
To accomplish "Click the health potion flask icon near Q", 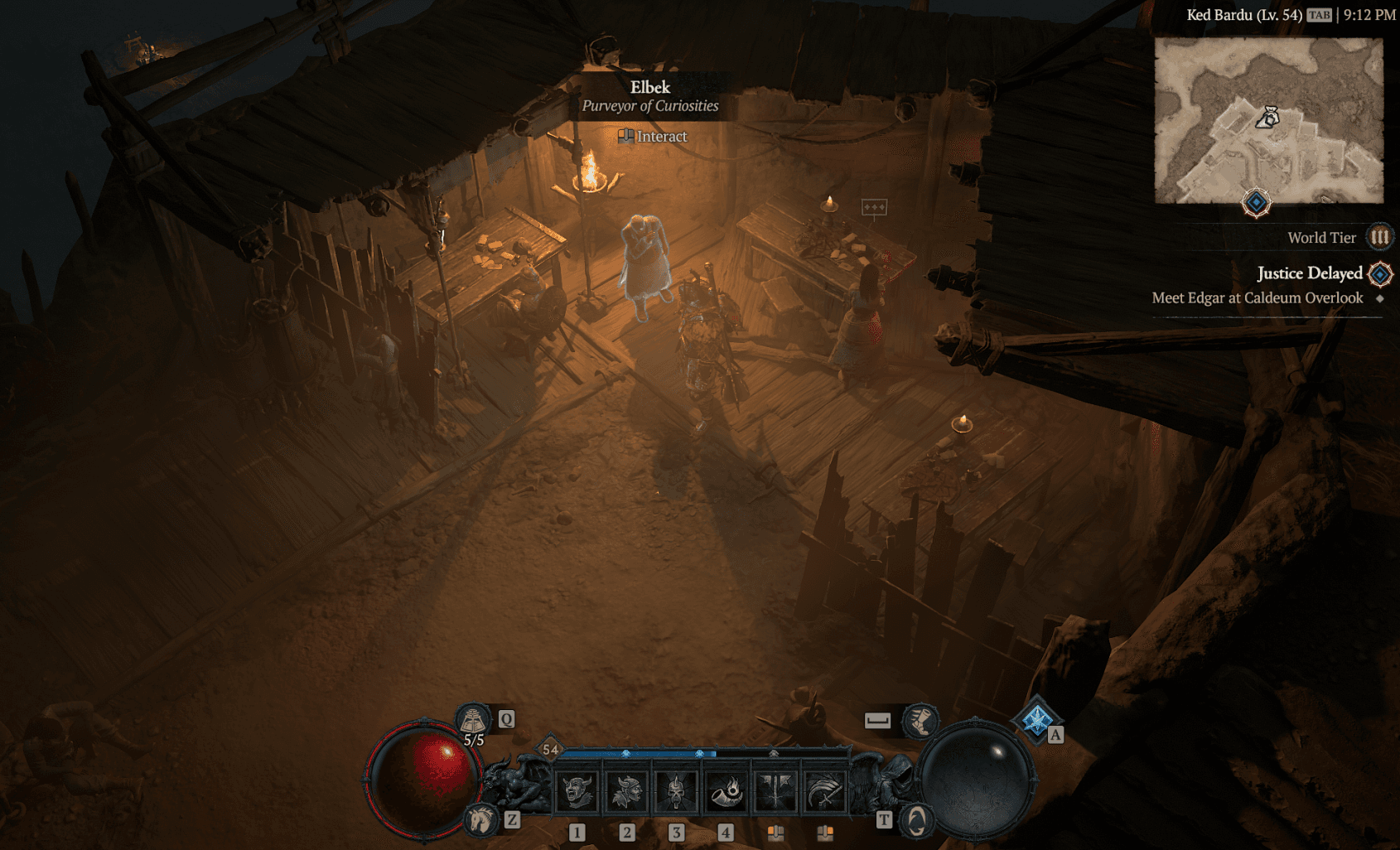I will (x=472, y=720).
